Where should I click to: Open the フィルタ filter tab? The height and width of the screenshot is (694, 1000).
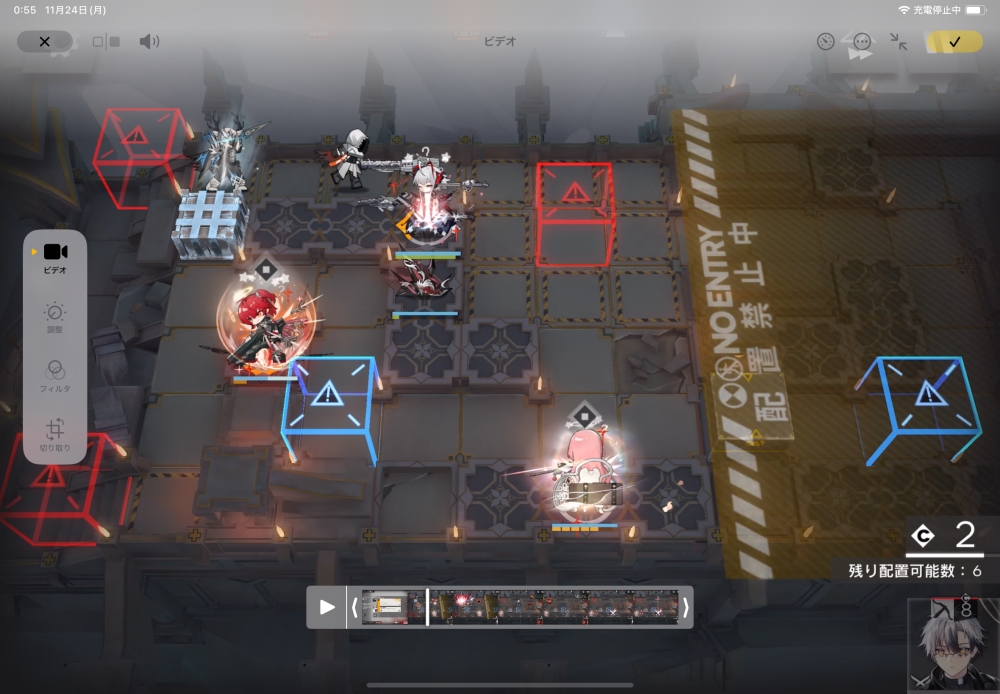click(55, 375)
